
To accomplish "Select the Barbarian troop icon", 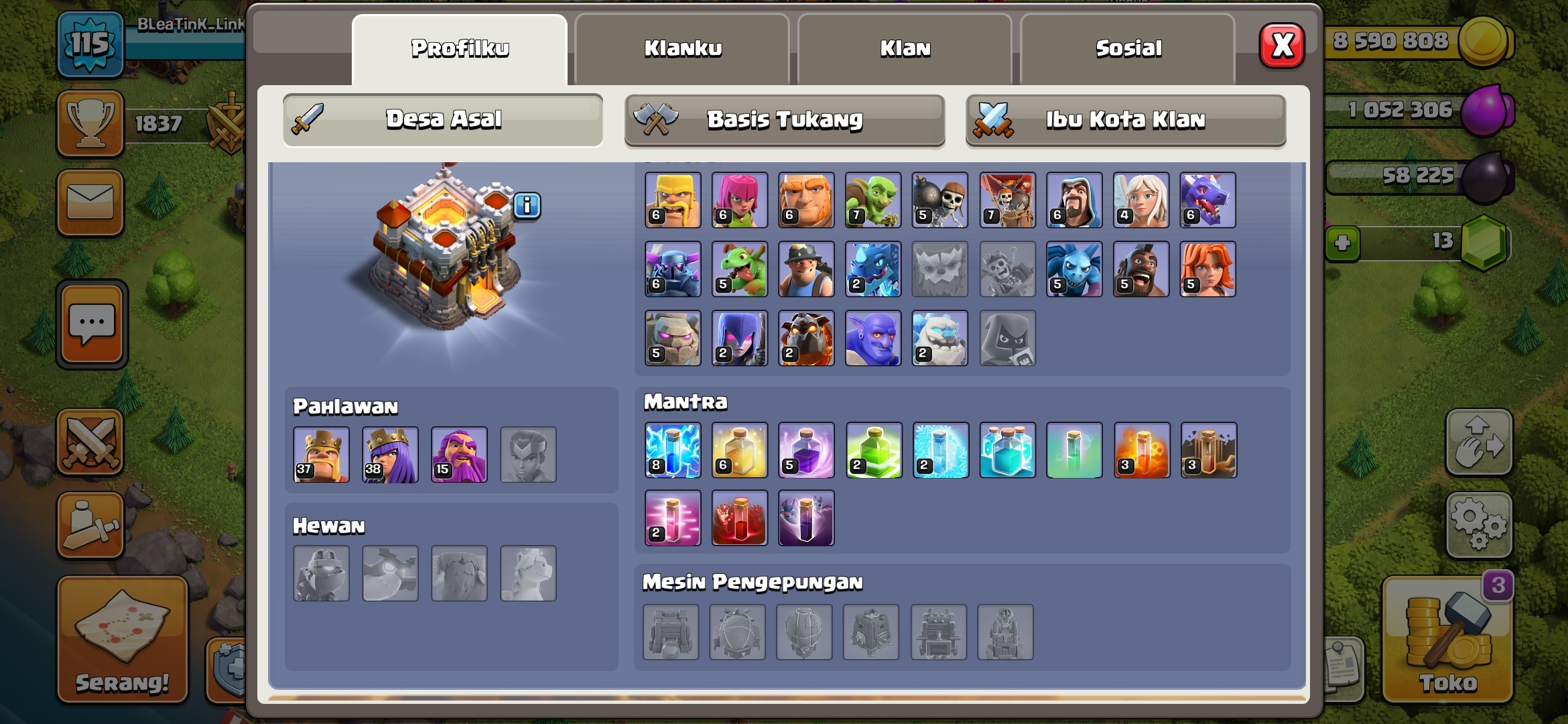I will [x=673, y=200].
